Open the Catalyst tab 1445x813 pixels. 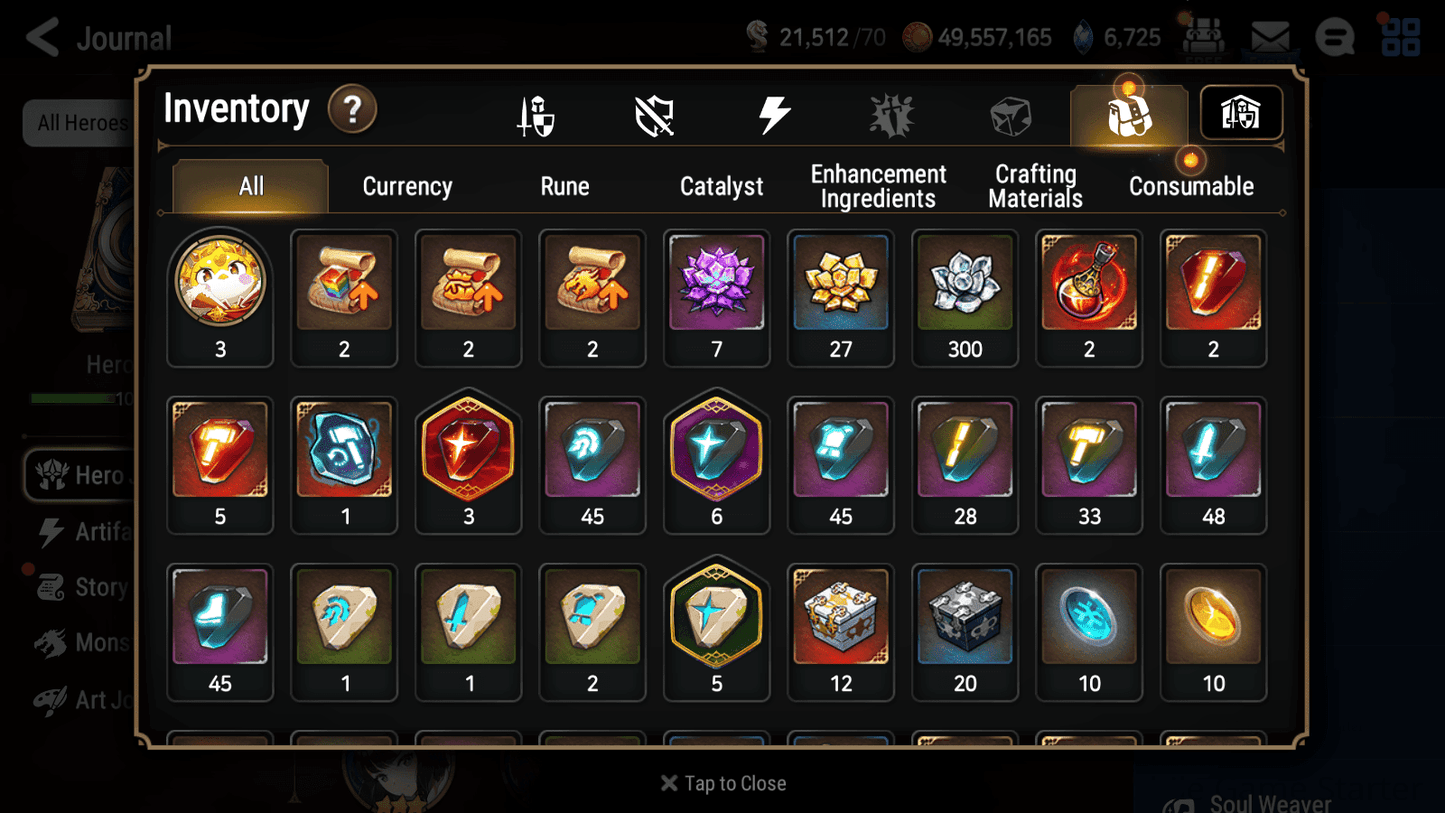pyautogui.click(x=722, y=186)
